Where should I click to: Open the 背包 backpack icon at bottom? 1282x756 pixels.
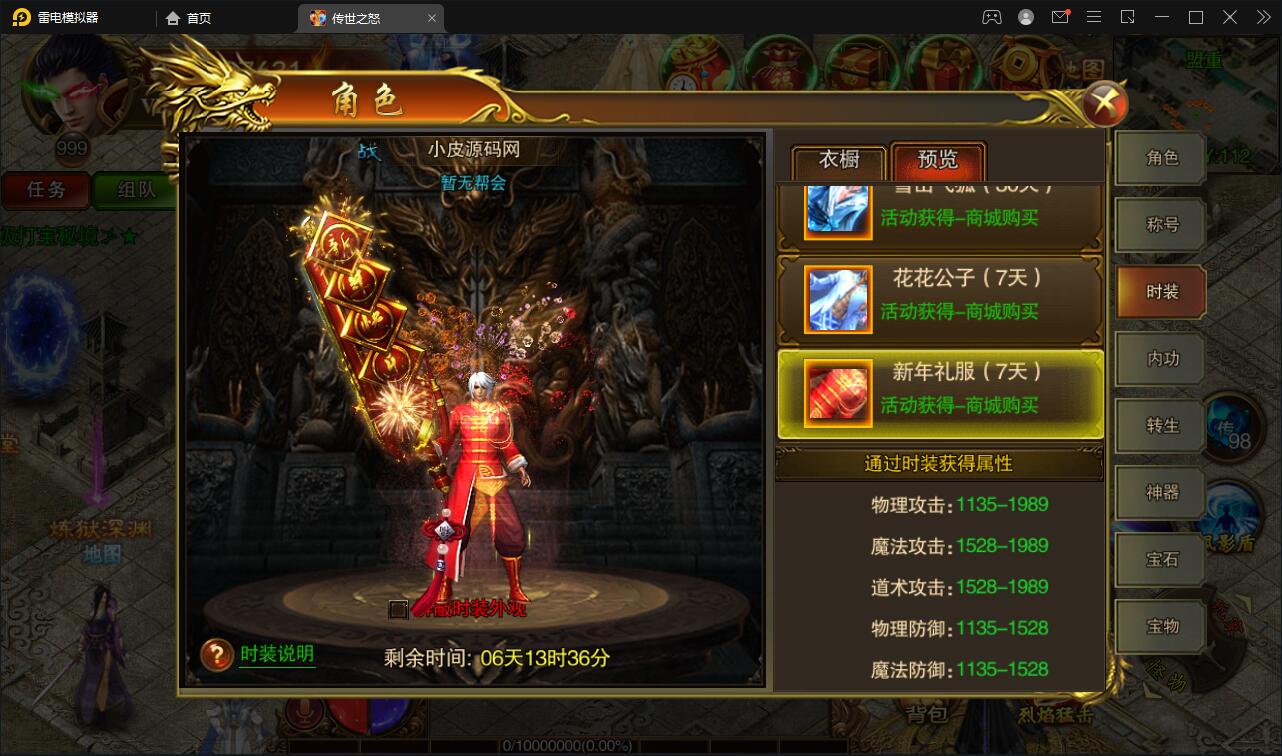(927, 715)
